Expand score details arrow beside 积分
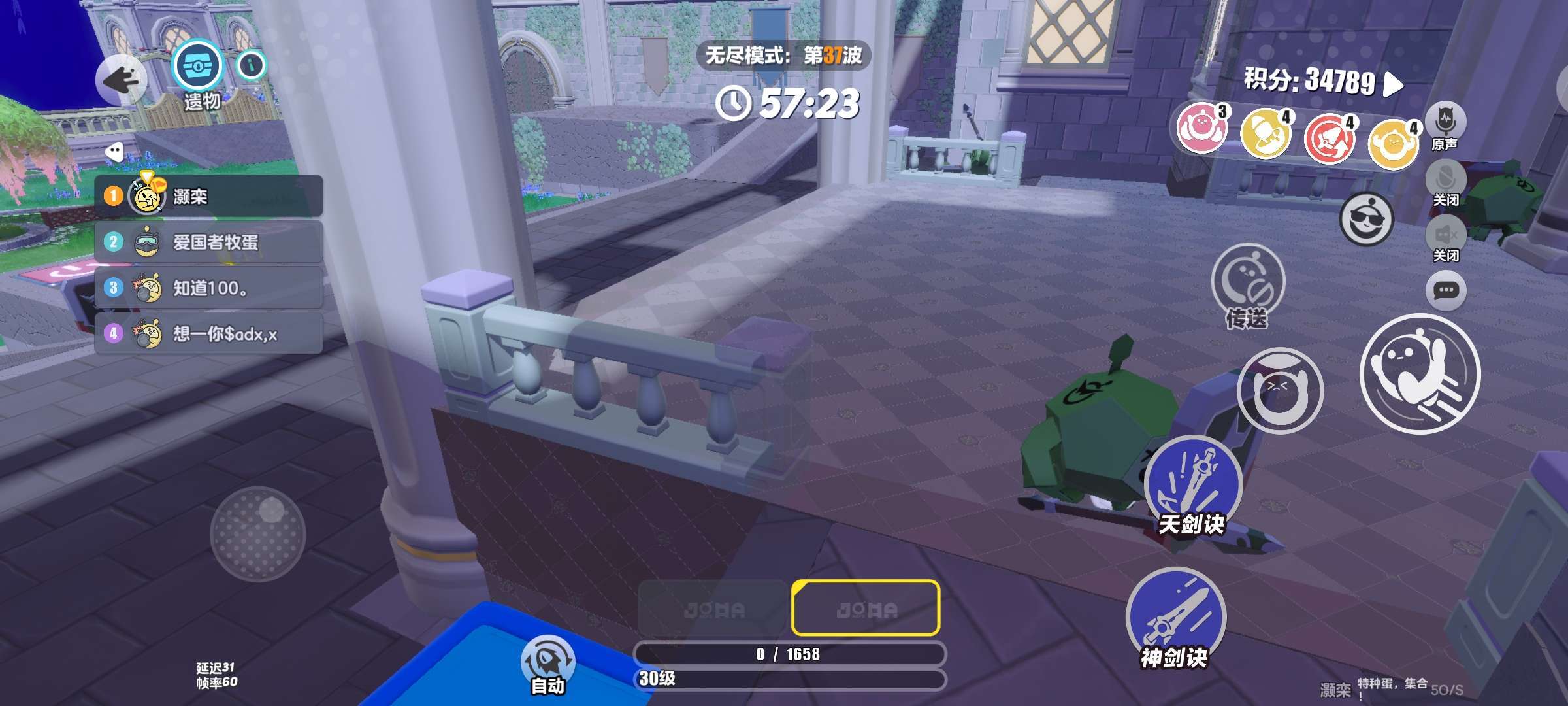 pos(1394,84)
